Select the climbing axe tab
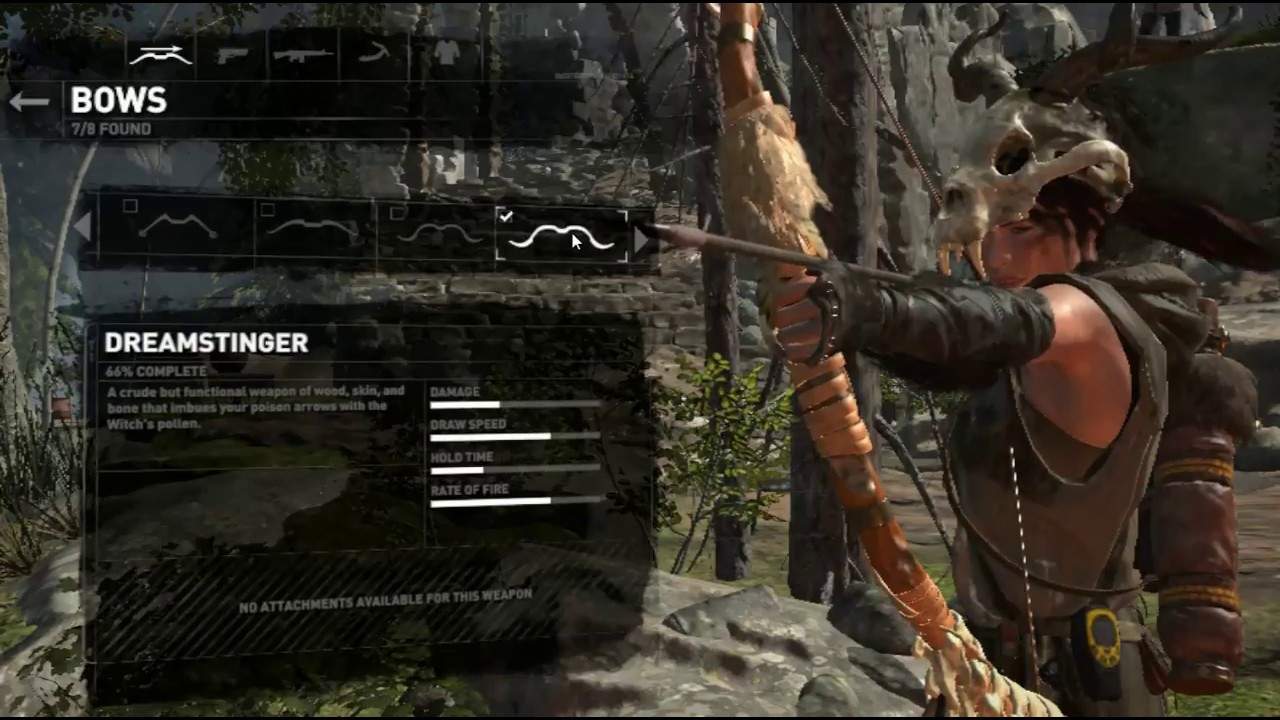Image resolution: width=1280 pixels, height=720 pixels. 373,54
